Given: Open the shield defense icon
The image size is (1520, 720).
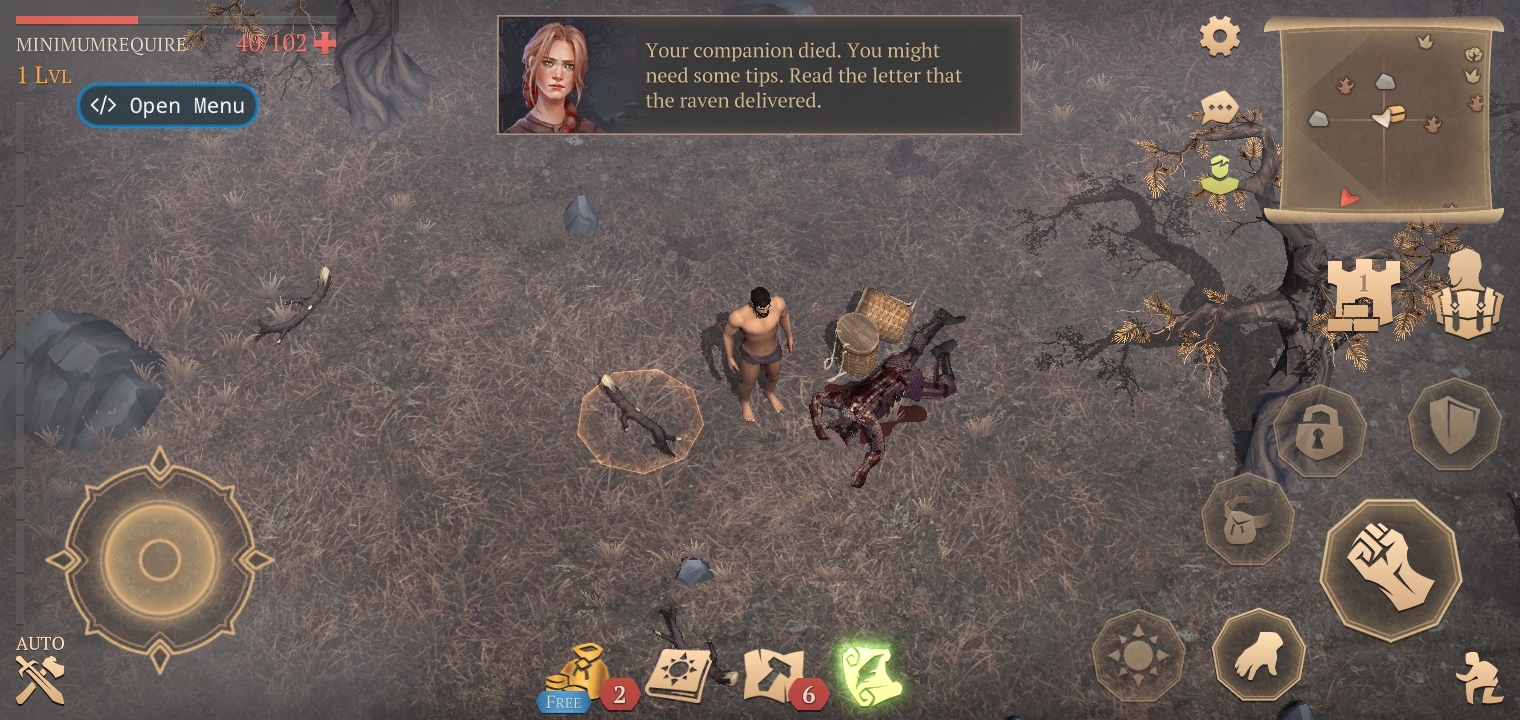Looking at the screenshot, I should click(x=1453, y=428).
